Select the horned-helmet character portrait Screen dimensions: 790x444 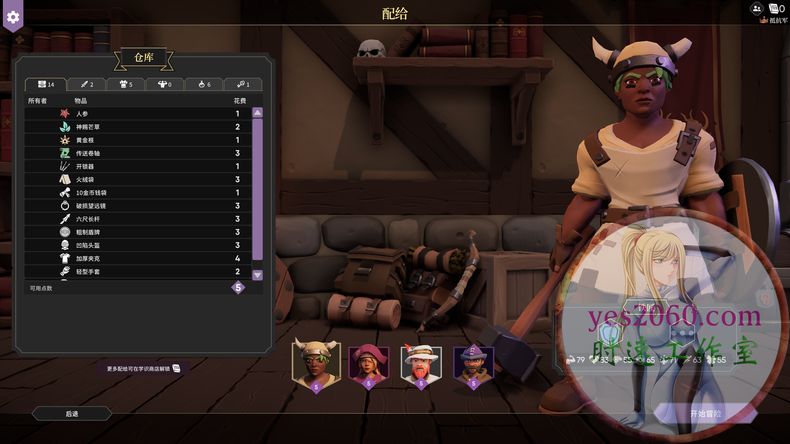pos(316,363)
